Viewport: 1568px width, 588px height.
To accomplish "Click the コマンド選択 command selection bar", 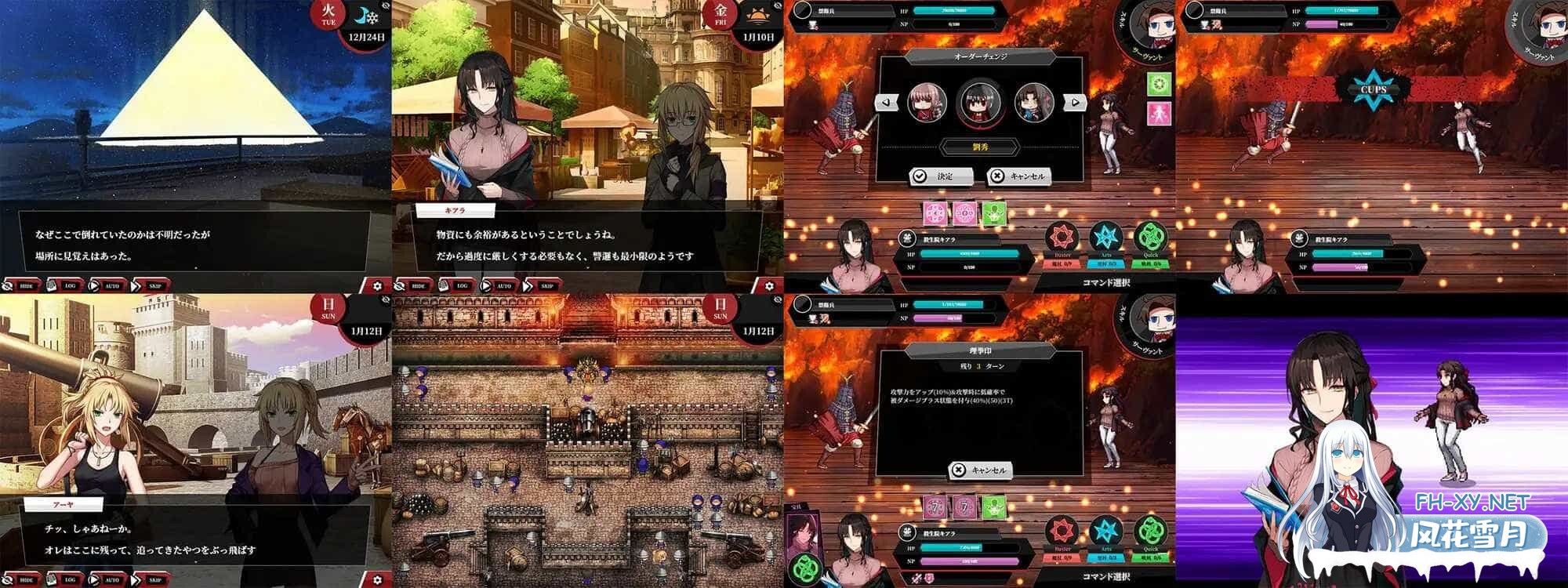I will pyautogui.click(x=1105, y=284).
